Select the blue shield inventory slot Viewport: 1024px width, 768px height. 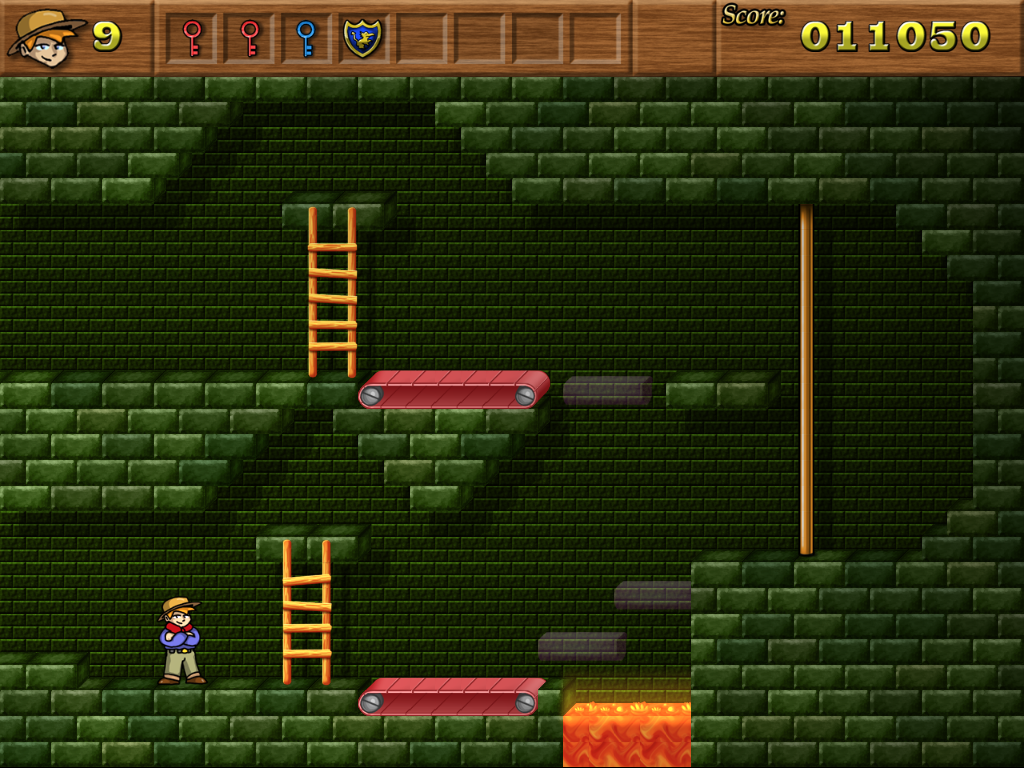(x=362, y=38)
